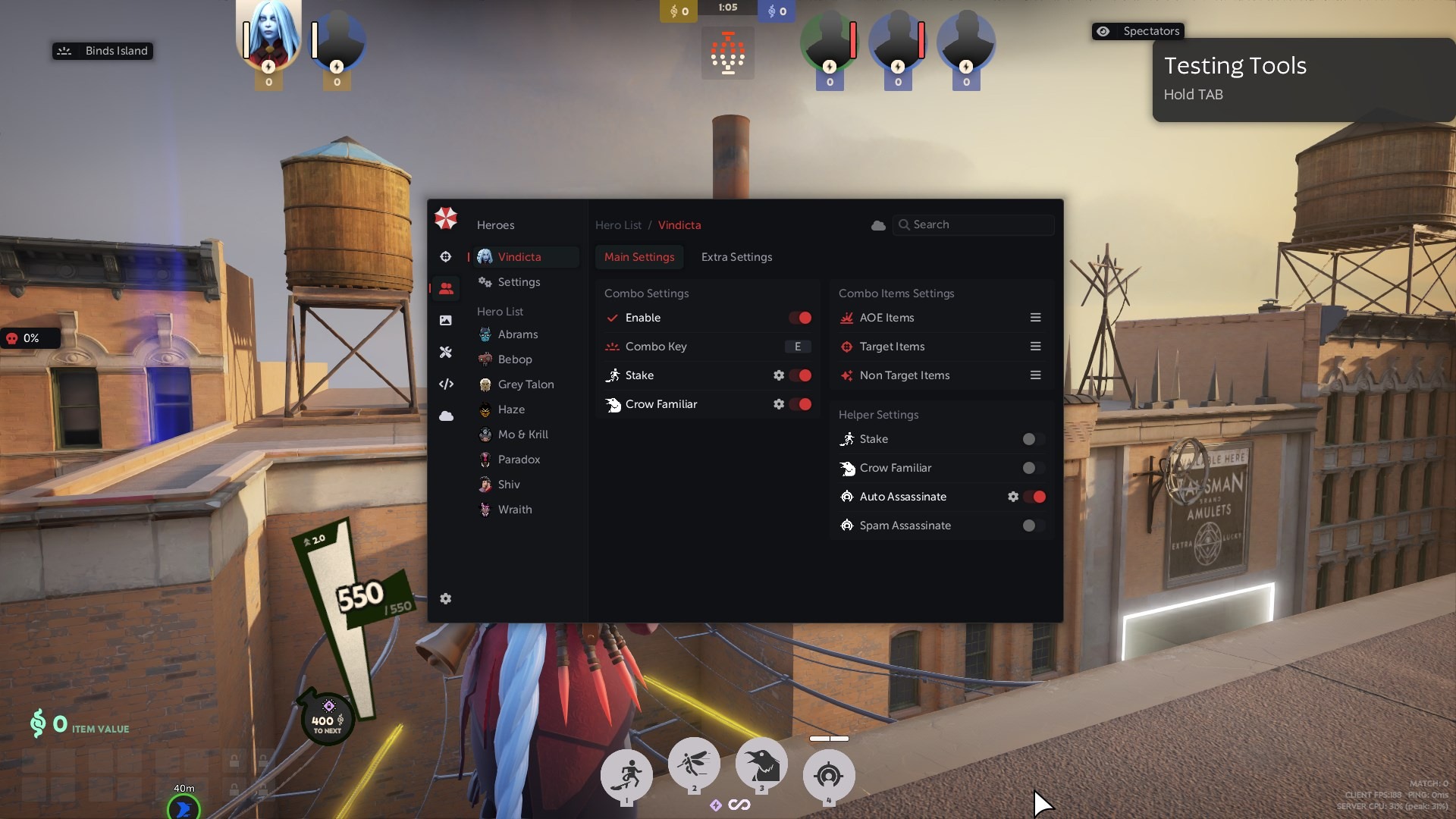
Task: Activate the Crow Familiar ability icon
Action: tap(761, 765)
